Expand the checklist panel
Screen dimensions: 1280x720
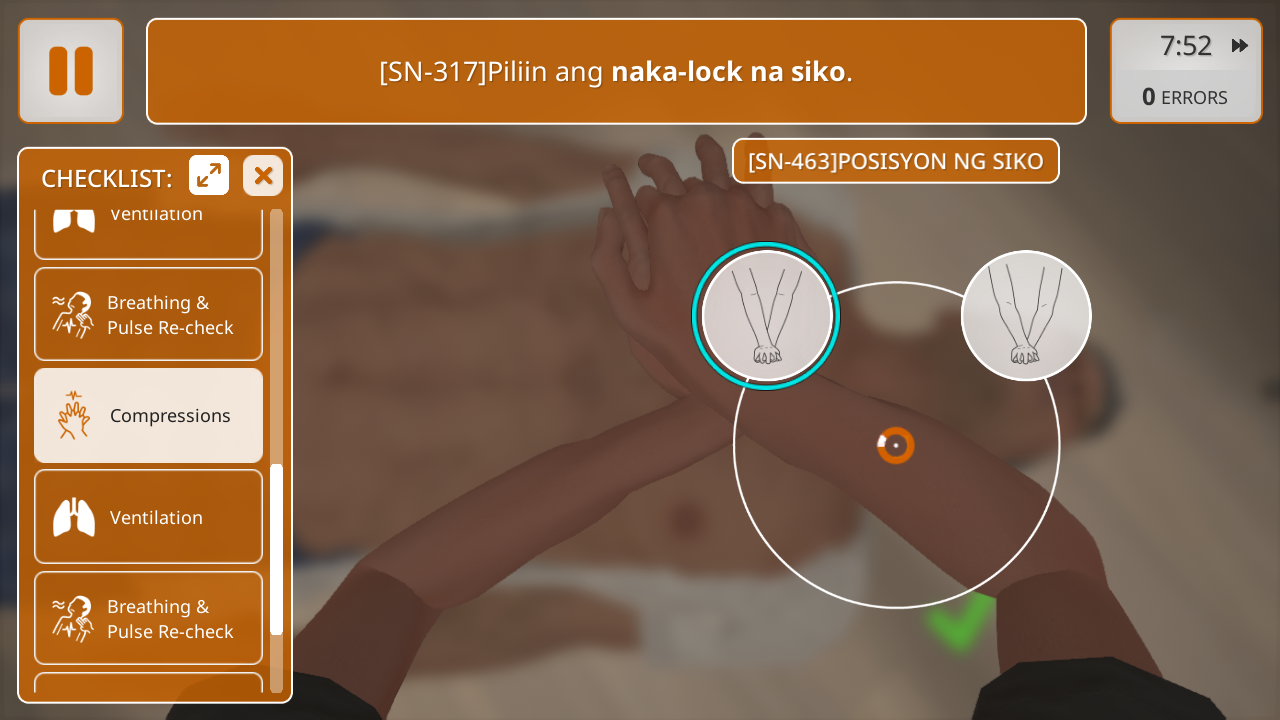(209, 176)
